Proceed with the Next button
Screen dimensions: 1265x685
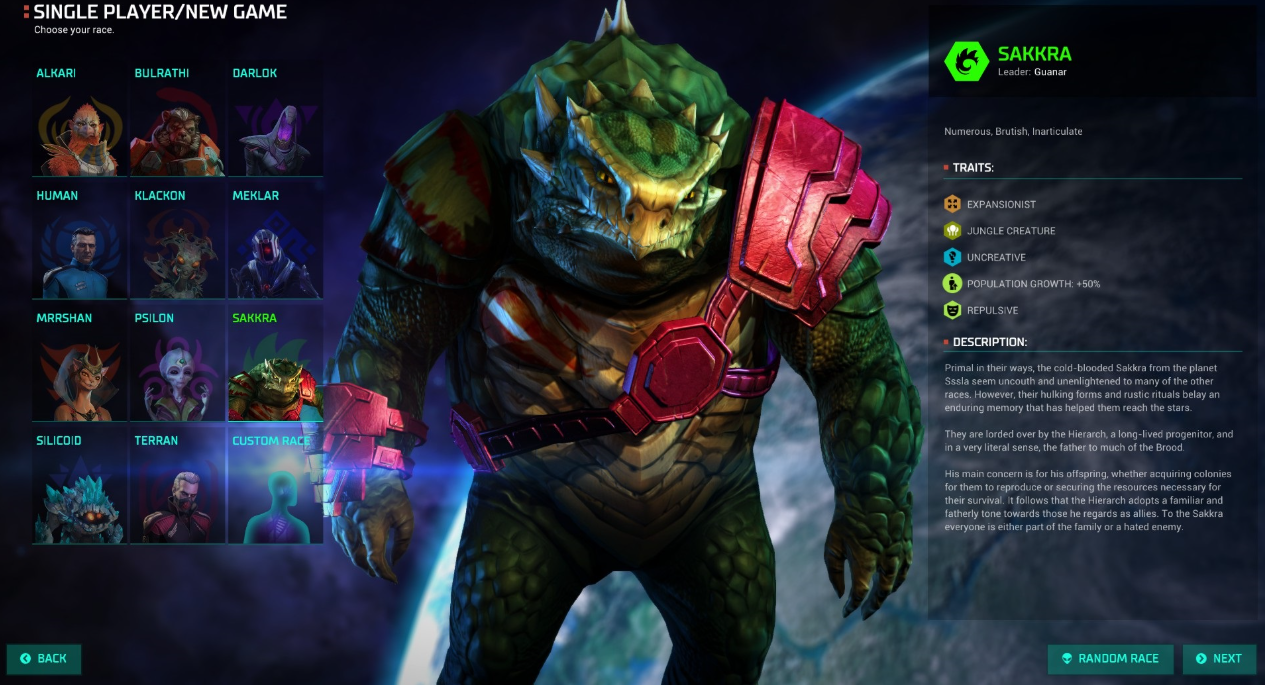pyautogui.click(x=1219, y=659)
